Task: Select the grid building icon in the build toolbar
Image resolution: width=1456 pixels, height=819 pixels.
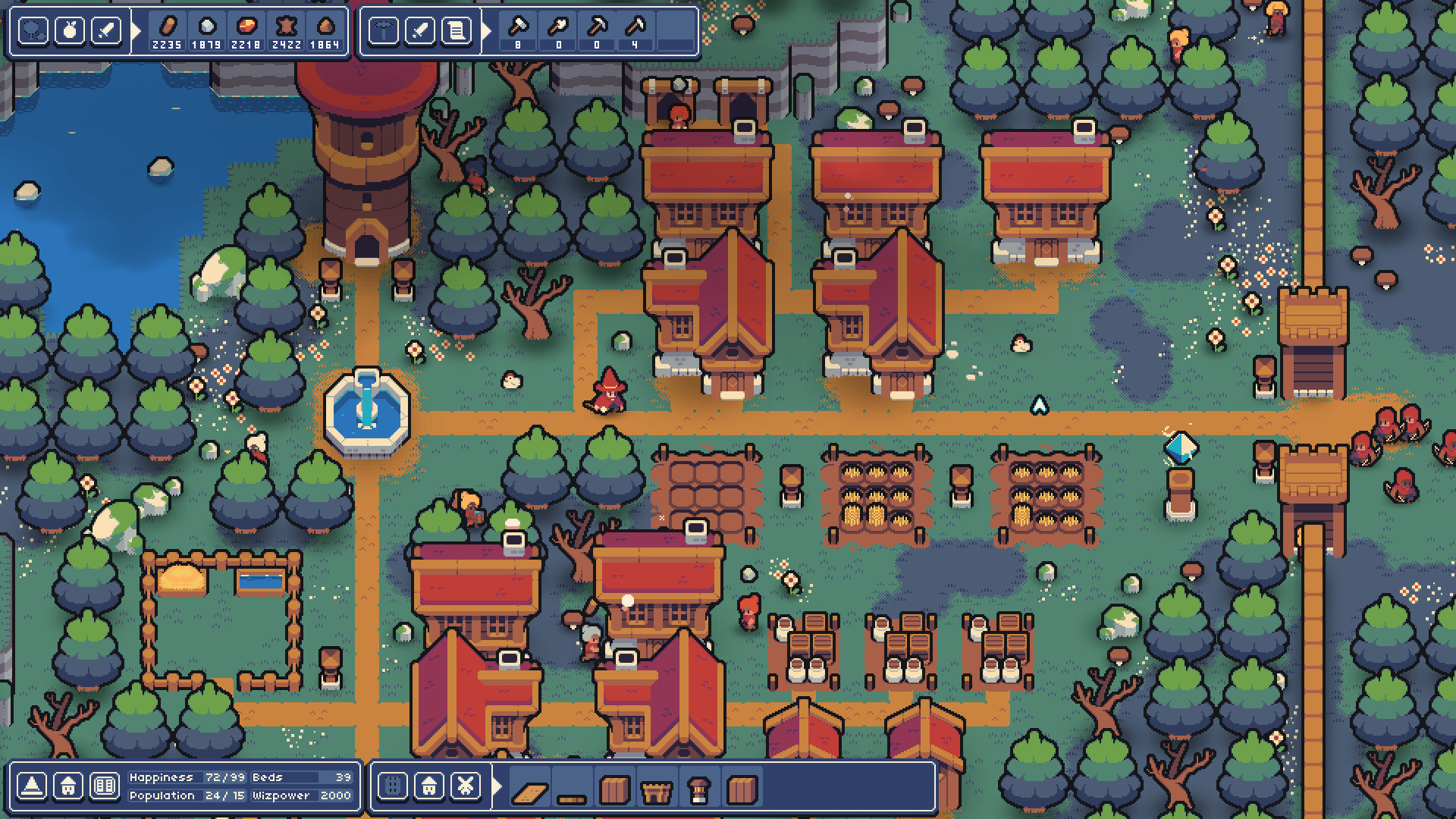Action: click(x=394, y=787)
